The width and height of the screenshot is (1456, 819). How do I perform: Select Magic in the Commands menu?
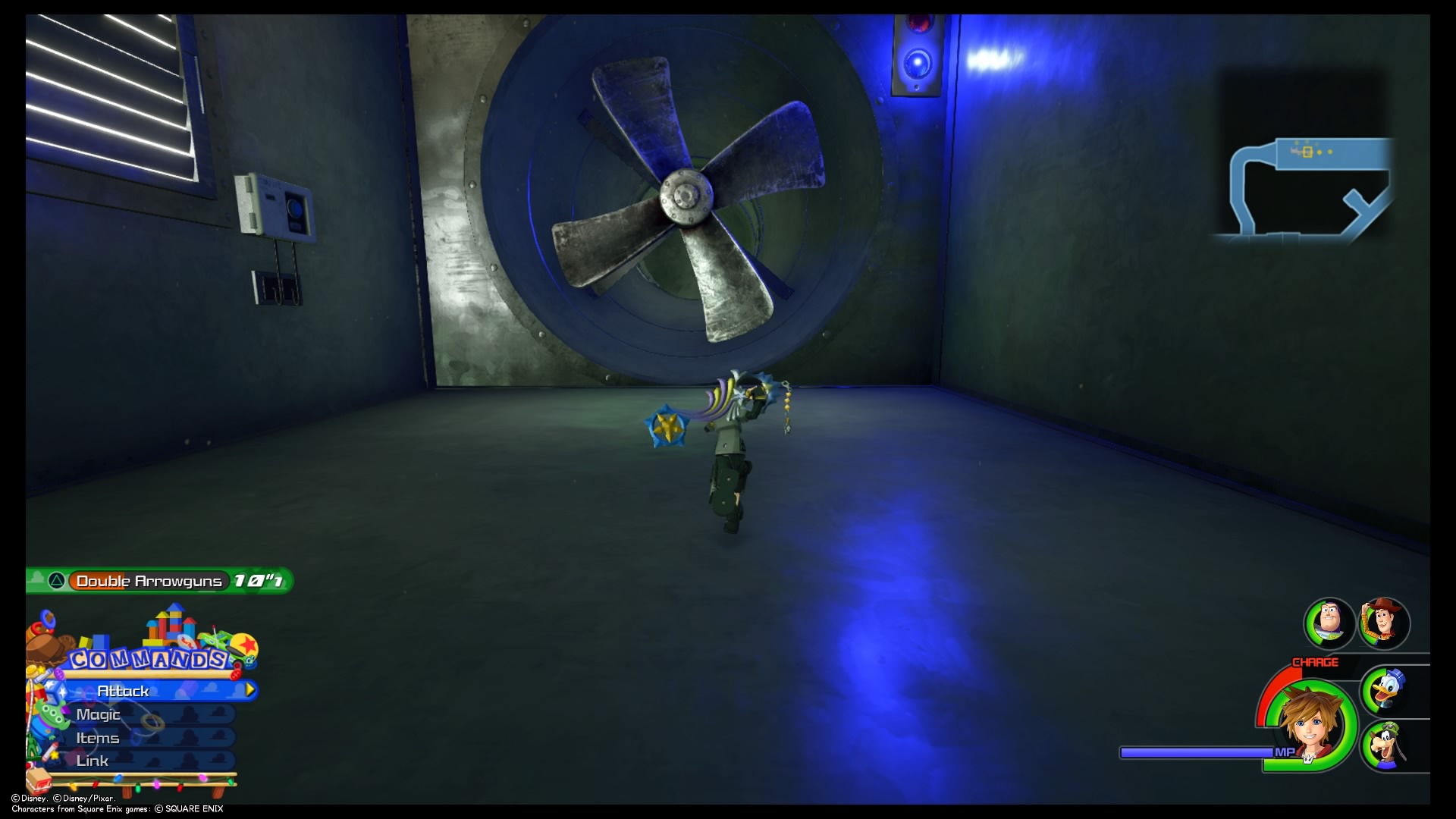click(x=98, y=714)
